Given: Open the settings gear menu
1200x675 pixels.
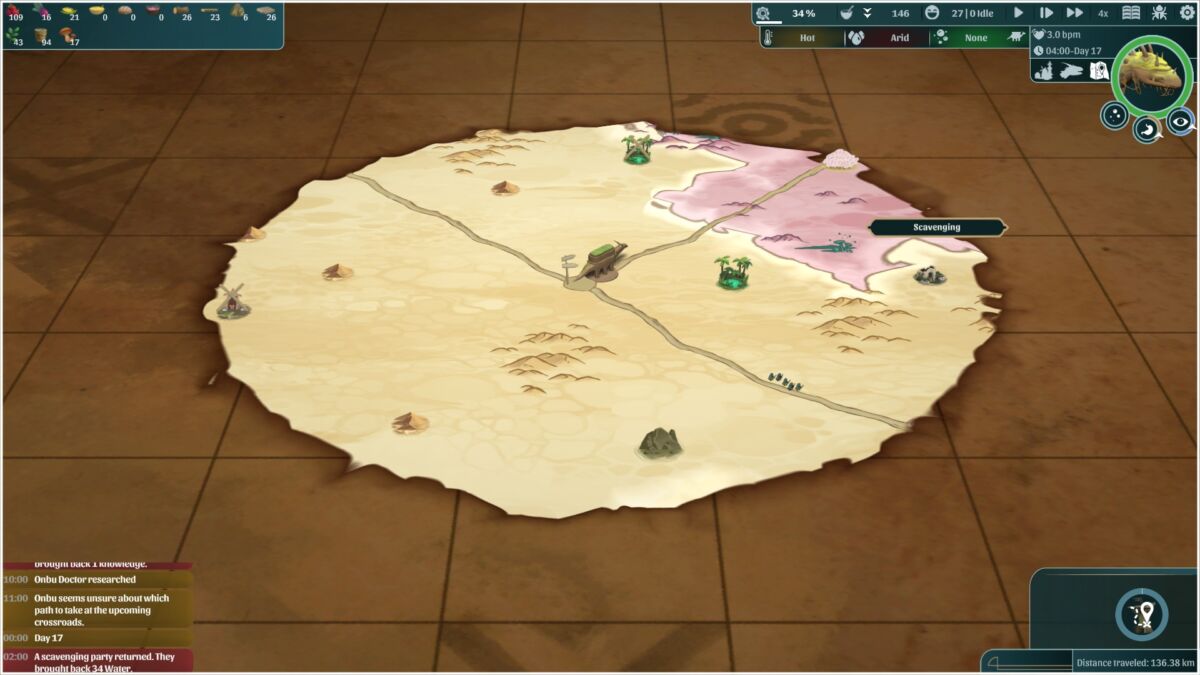Looking at the screenshot, I should pyautogui.click(x=1187, y=13).
